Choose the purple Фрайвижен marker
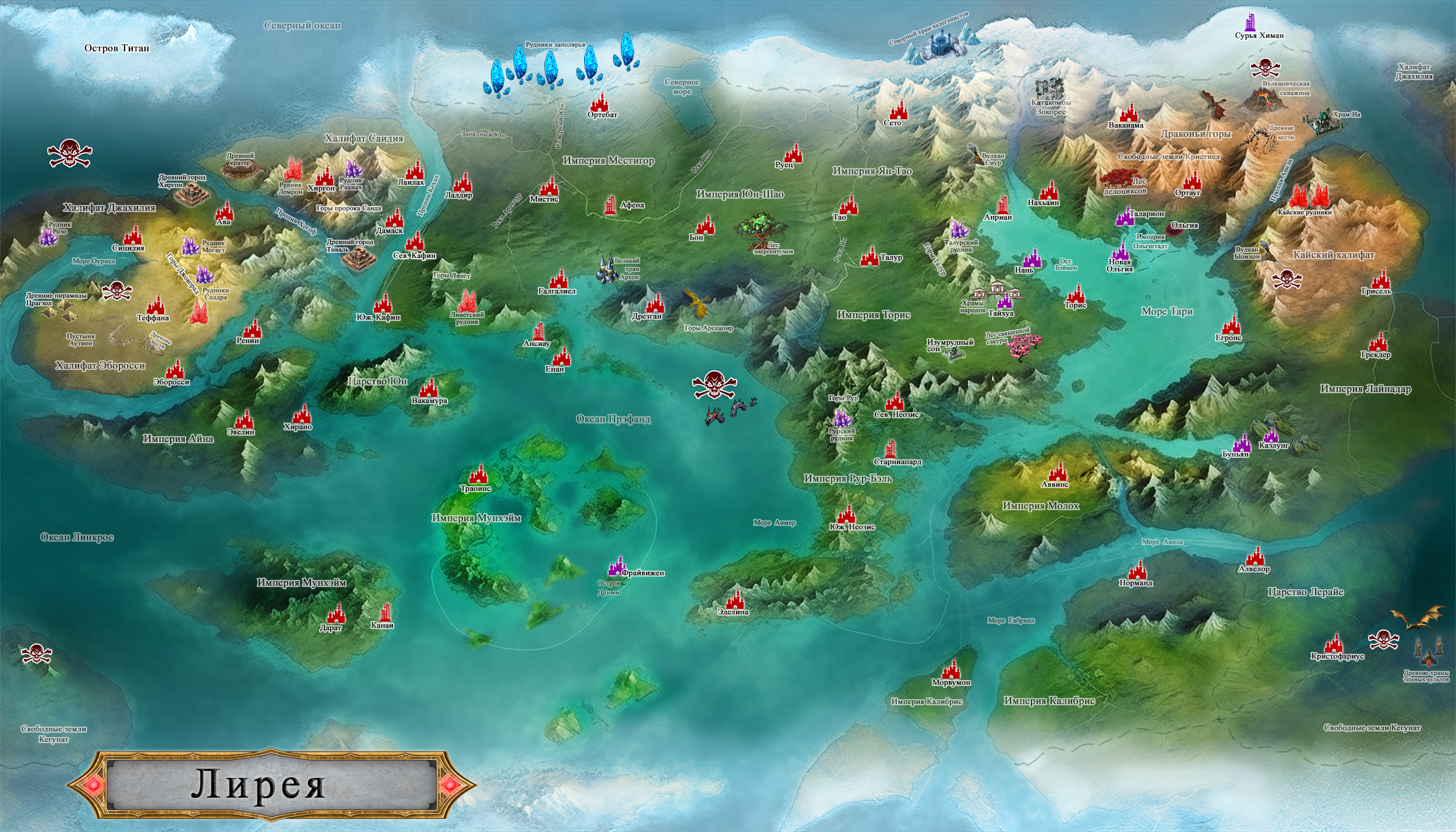This screenshot has width=1456, height=832. [x=616, y=565]
